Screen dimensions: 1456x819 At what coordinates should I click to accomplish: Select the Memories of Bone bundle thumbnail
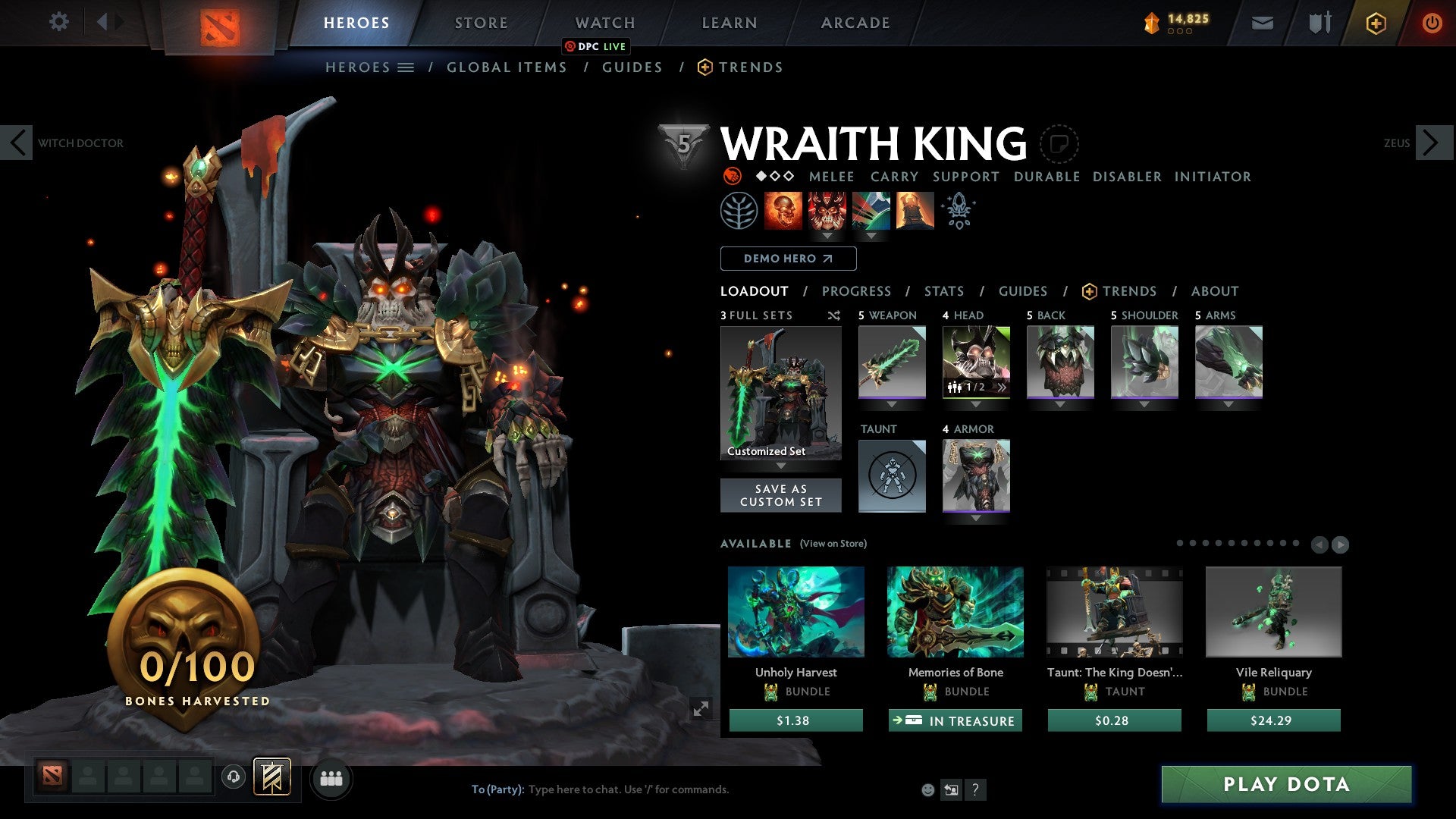coord(955,613)
